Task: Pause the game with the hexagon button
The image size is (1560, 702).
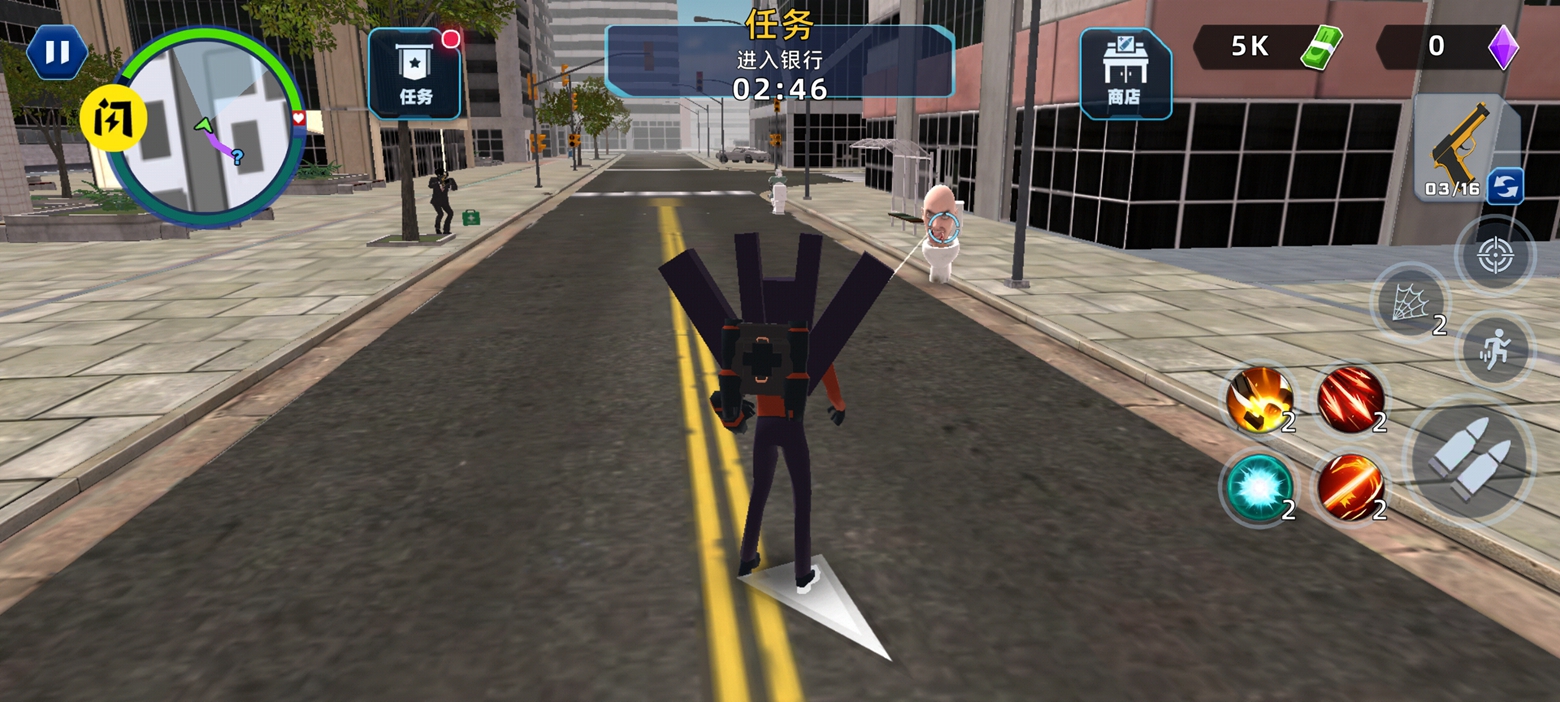Action: [57, 52]
